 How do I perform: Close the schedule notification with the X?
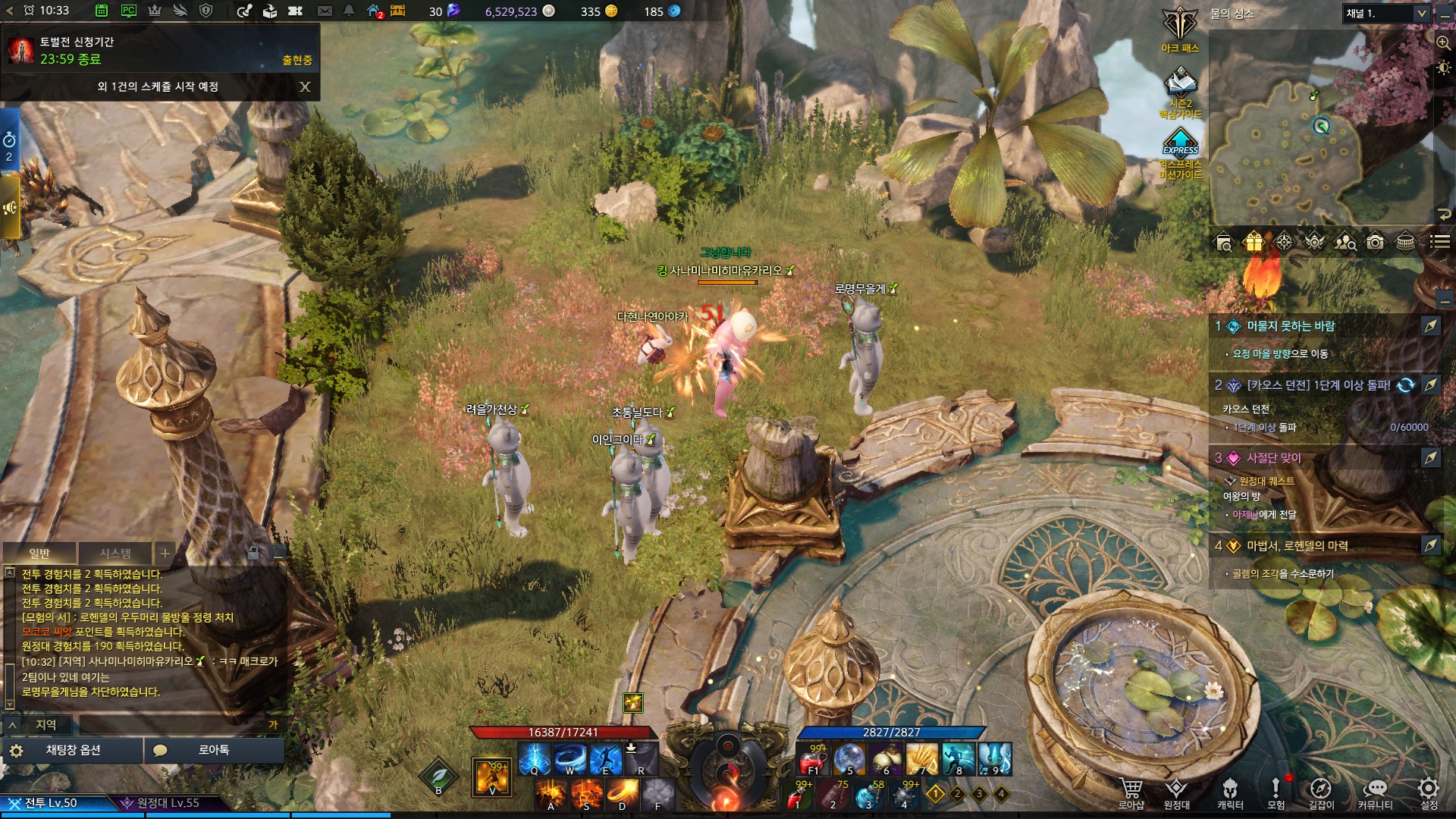point(305,86)
